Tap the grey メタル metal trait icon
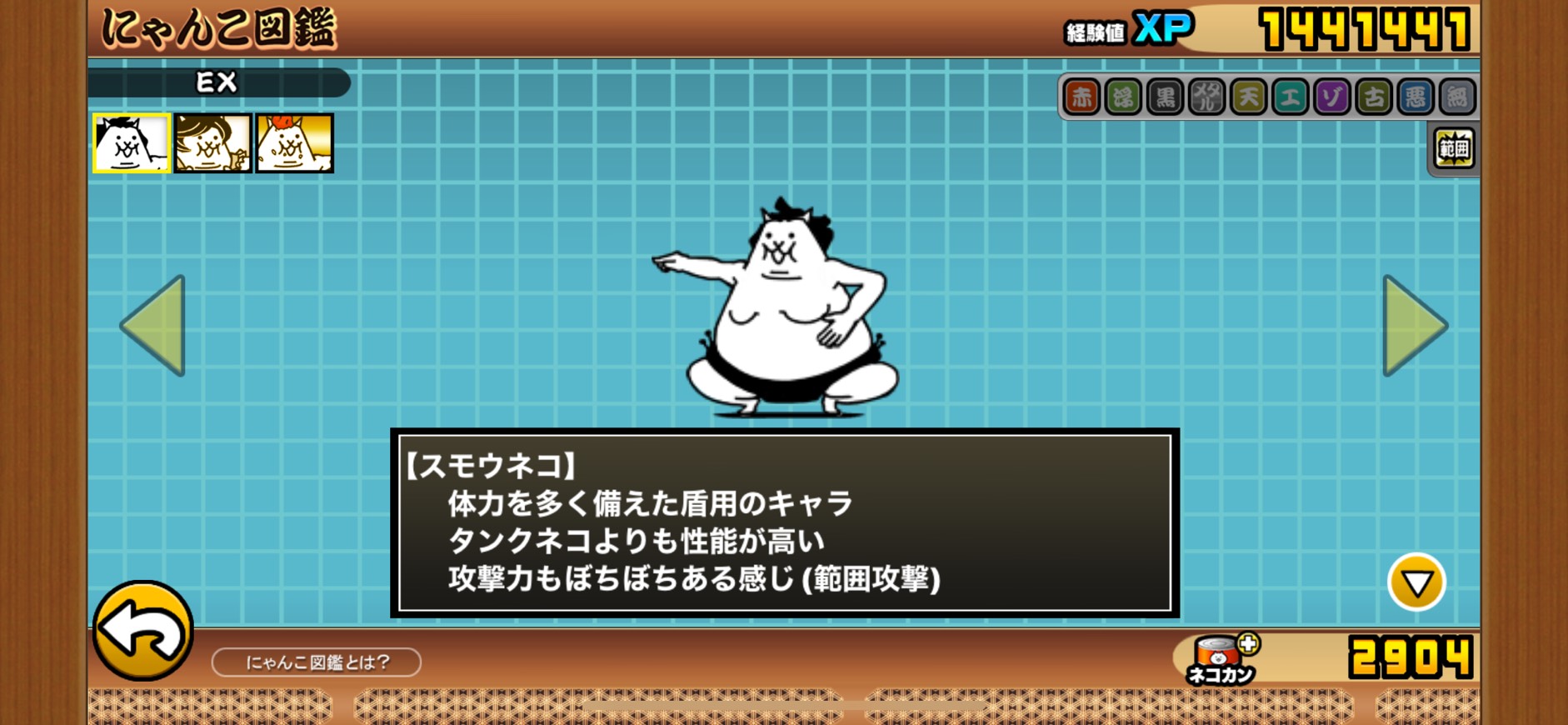The image size is (1568, 725). click(1206, 97)
